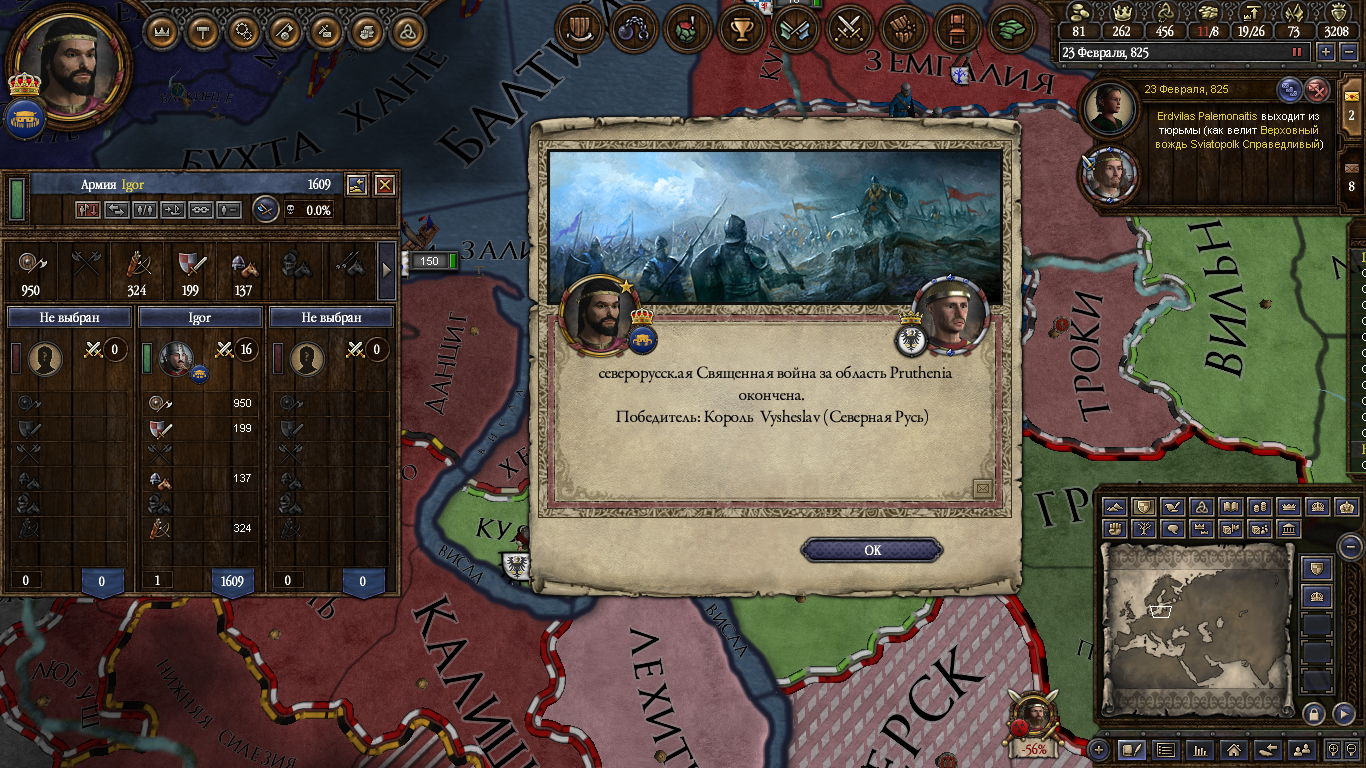Open the Laws crown tab
The width and height of the screenshot is (1366, 768).
162,31
